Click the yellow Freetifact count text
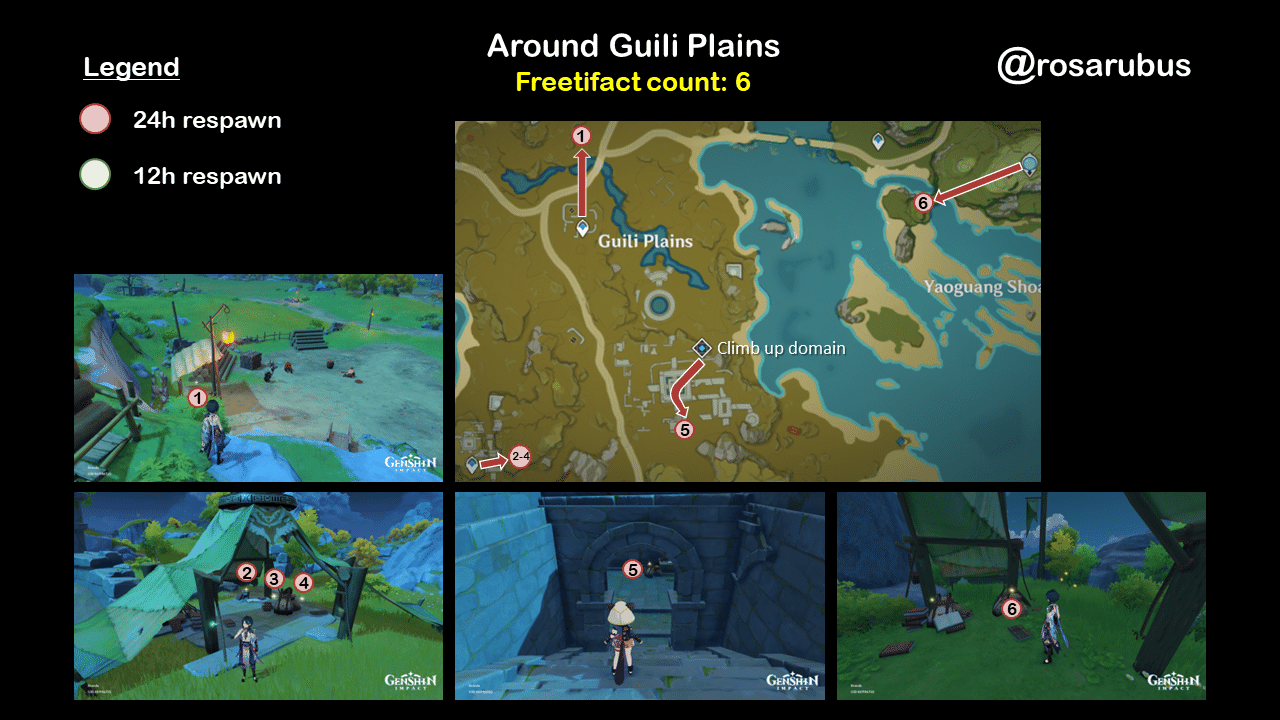 click(x=634, y=83)
